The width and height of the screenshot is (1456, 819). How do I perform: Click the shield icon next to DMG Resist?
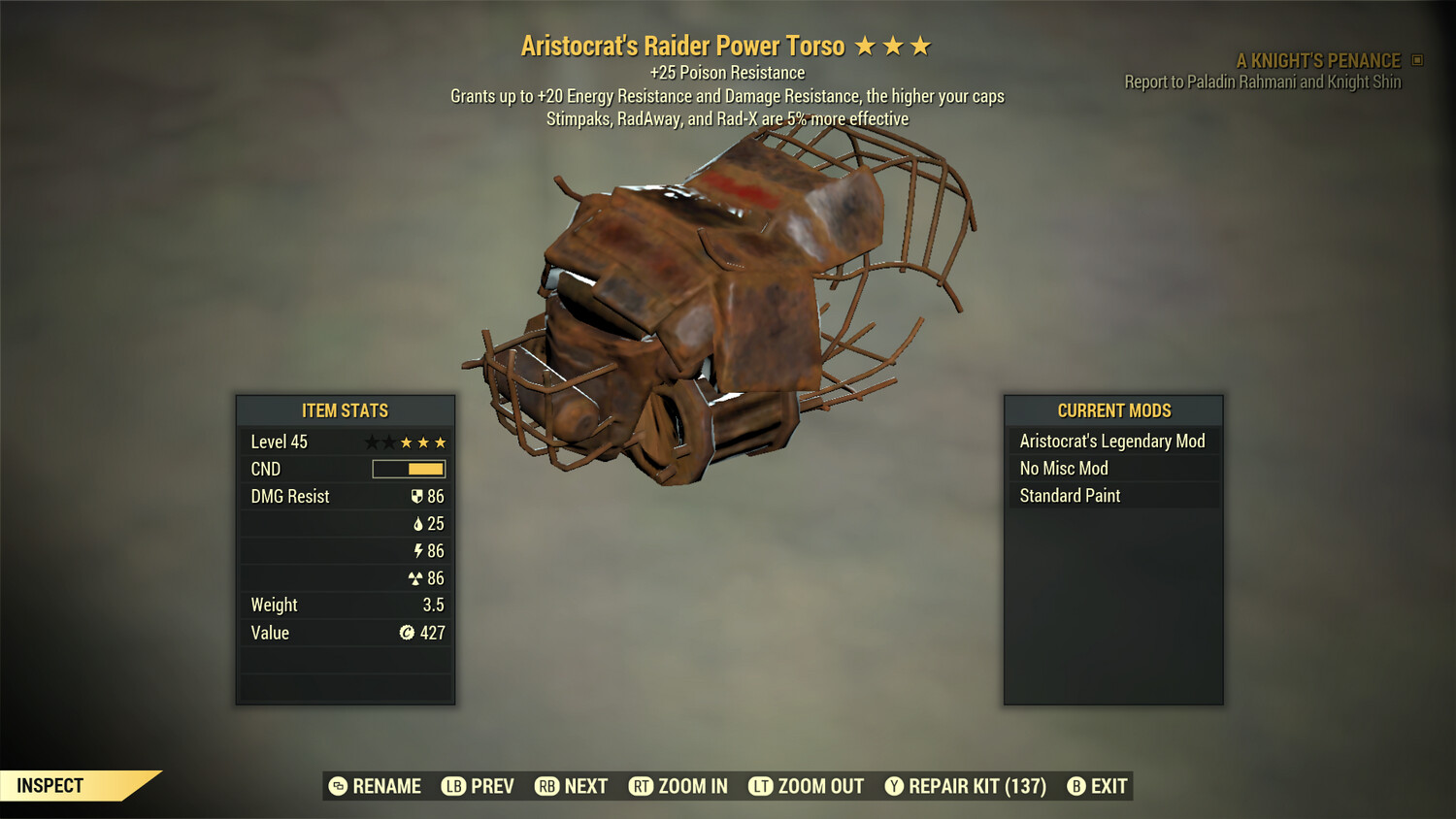coord(417,496)
